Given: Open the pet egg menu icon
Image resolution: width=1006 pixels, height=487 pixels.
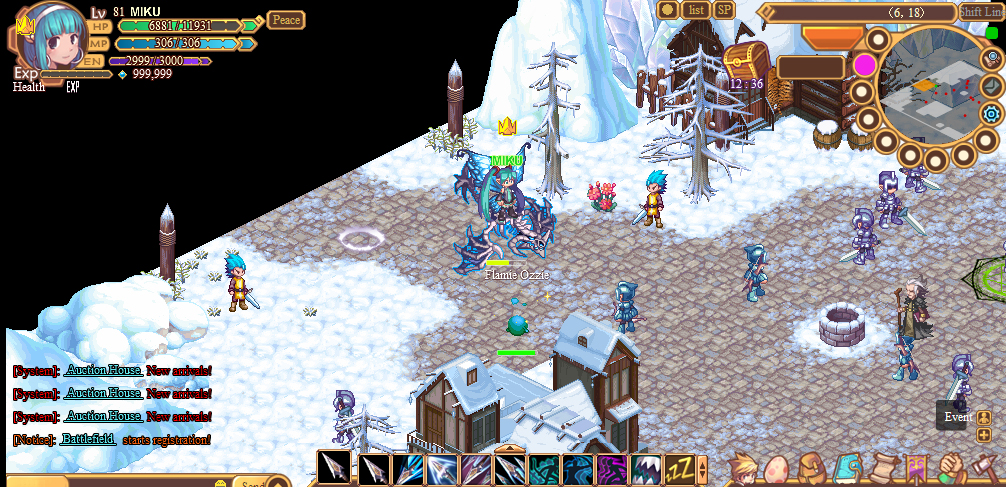Looking at the screenshot, I should (778, 469).
